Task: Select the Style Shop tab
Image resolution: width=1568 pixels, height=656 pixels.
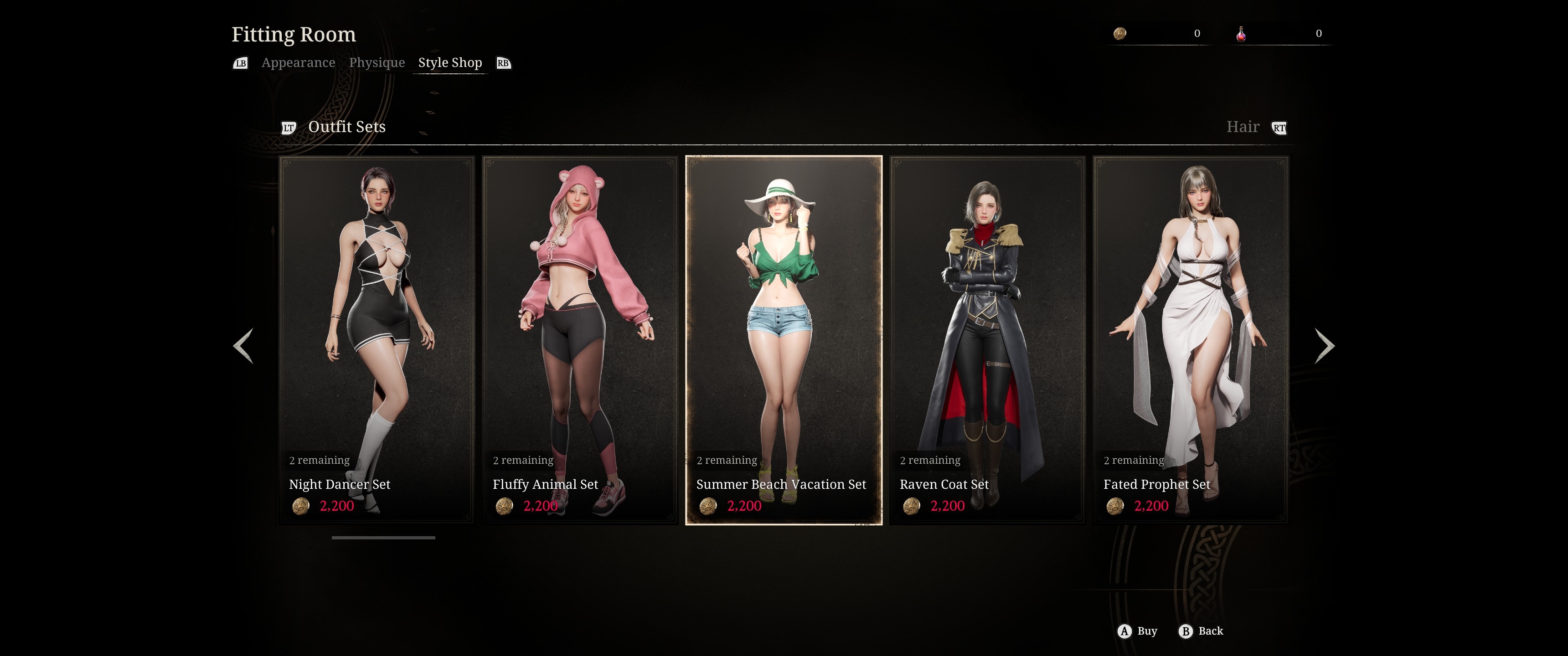Action: point(450,63)
